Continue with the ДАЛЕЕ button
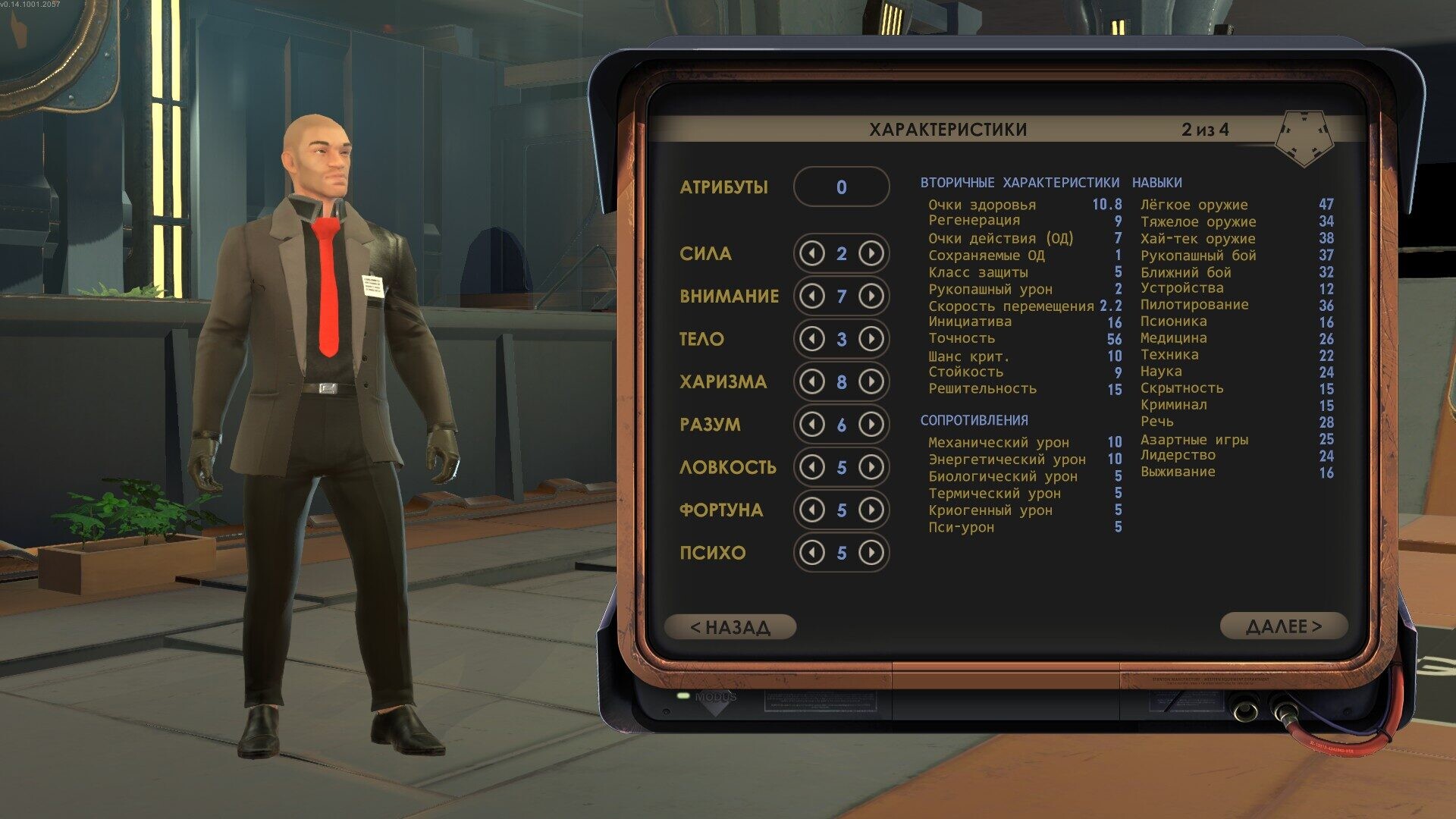 coord(1283,626)
